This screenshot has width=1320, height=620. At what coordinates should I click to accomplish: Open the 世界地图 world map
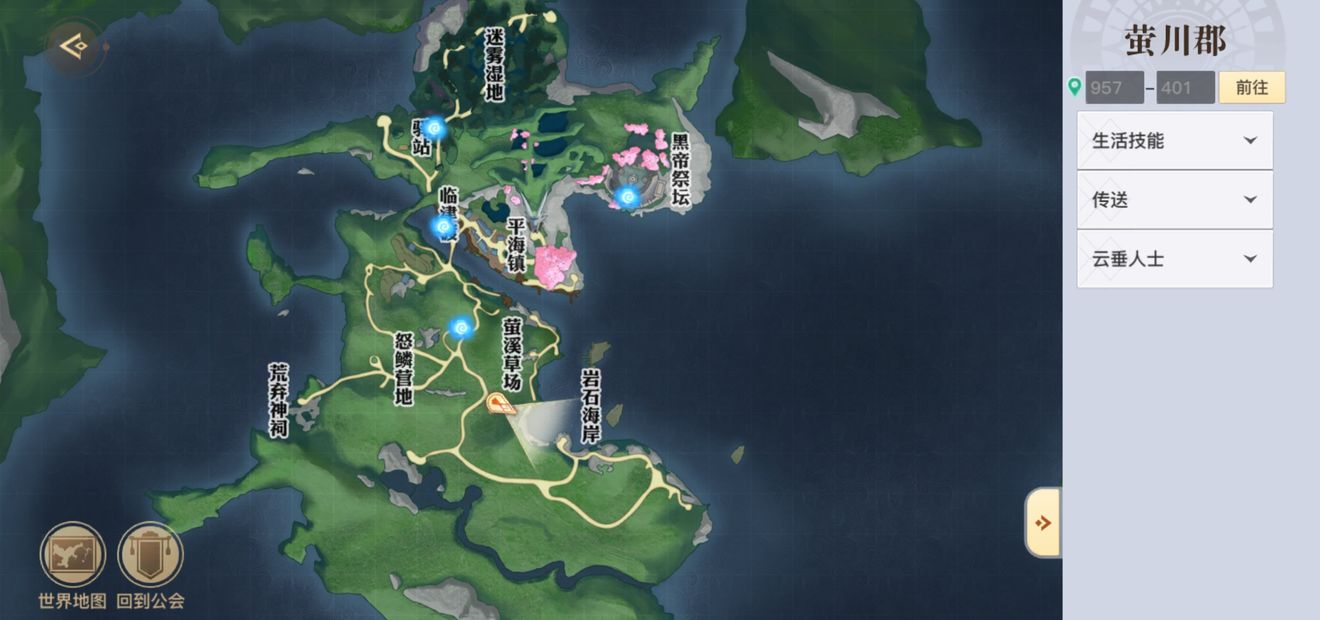(x=72, y=556)
